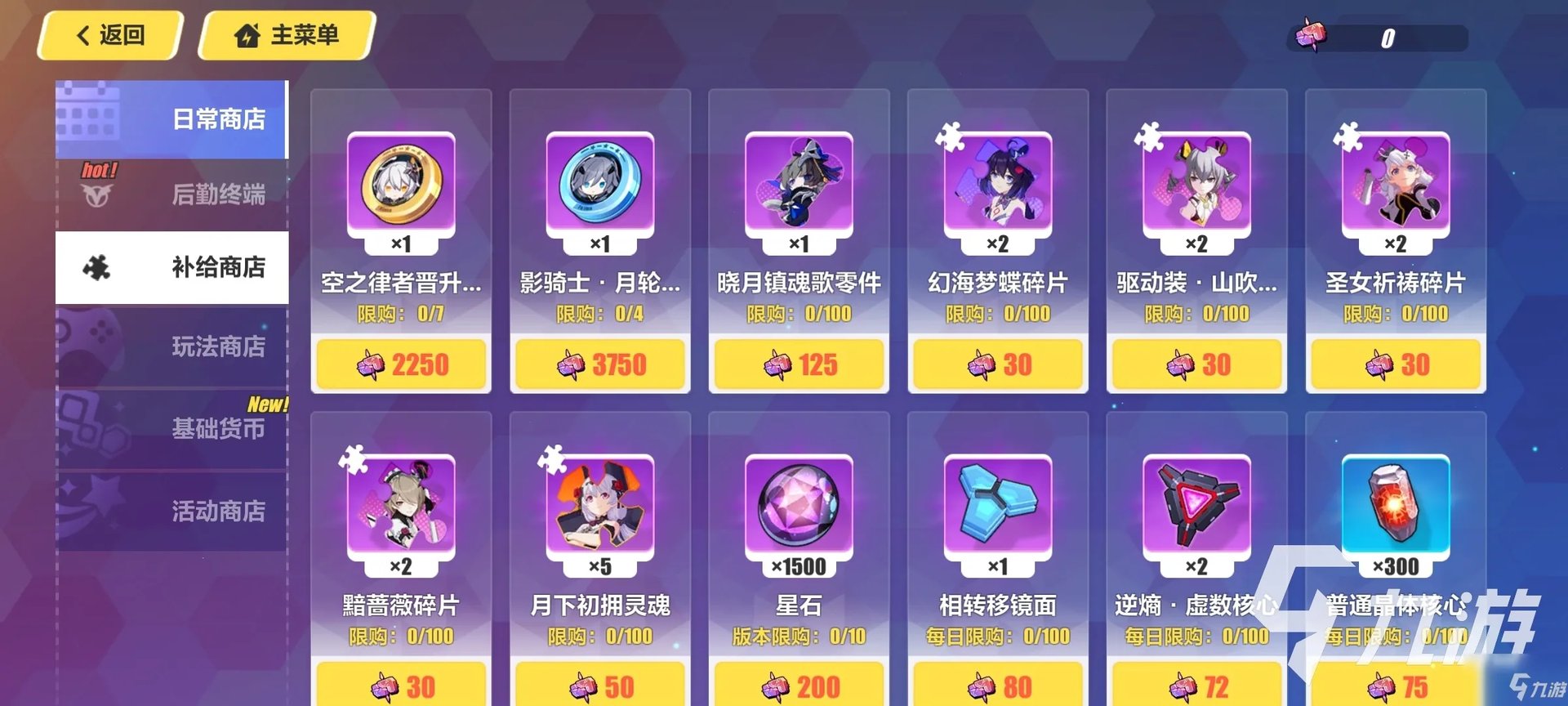Go back with the 返回 button
Viewport: 1568px width, 706px height.
click(x=110, y=35)
